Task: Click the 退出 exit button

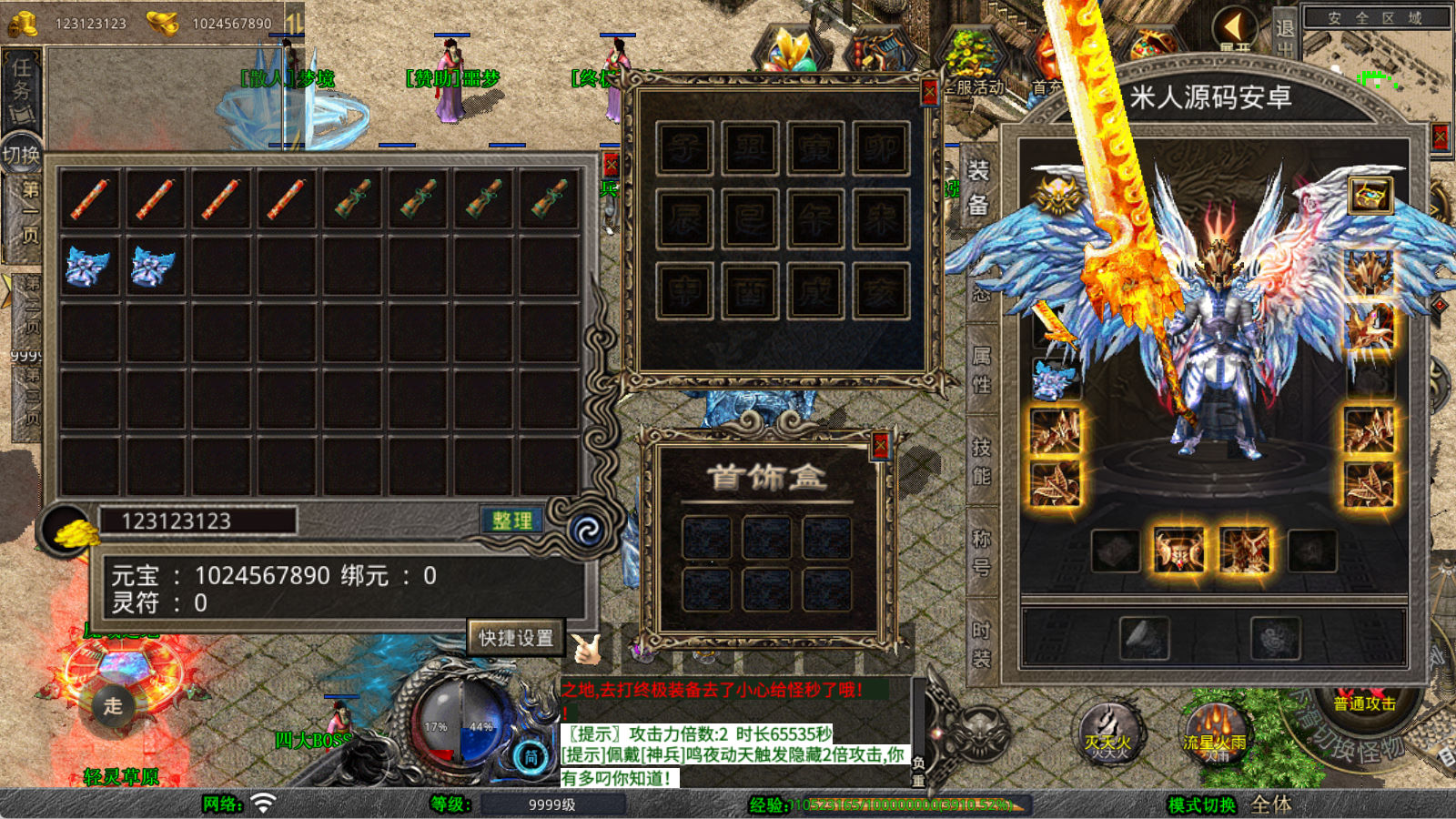Action: point(1285,35)
